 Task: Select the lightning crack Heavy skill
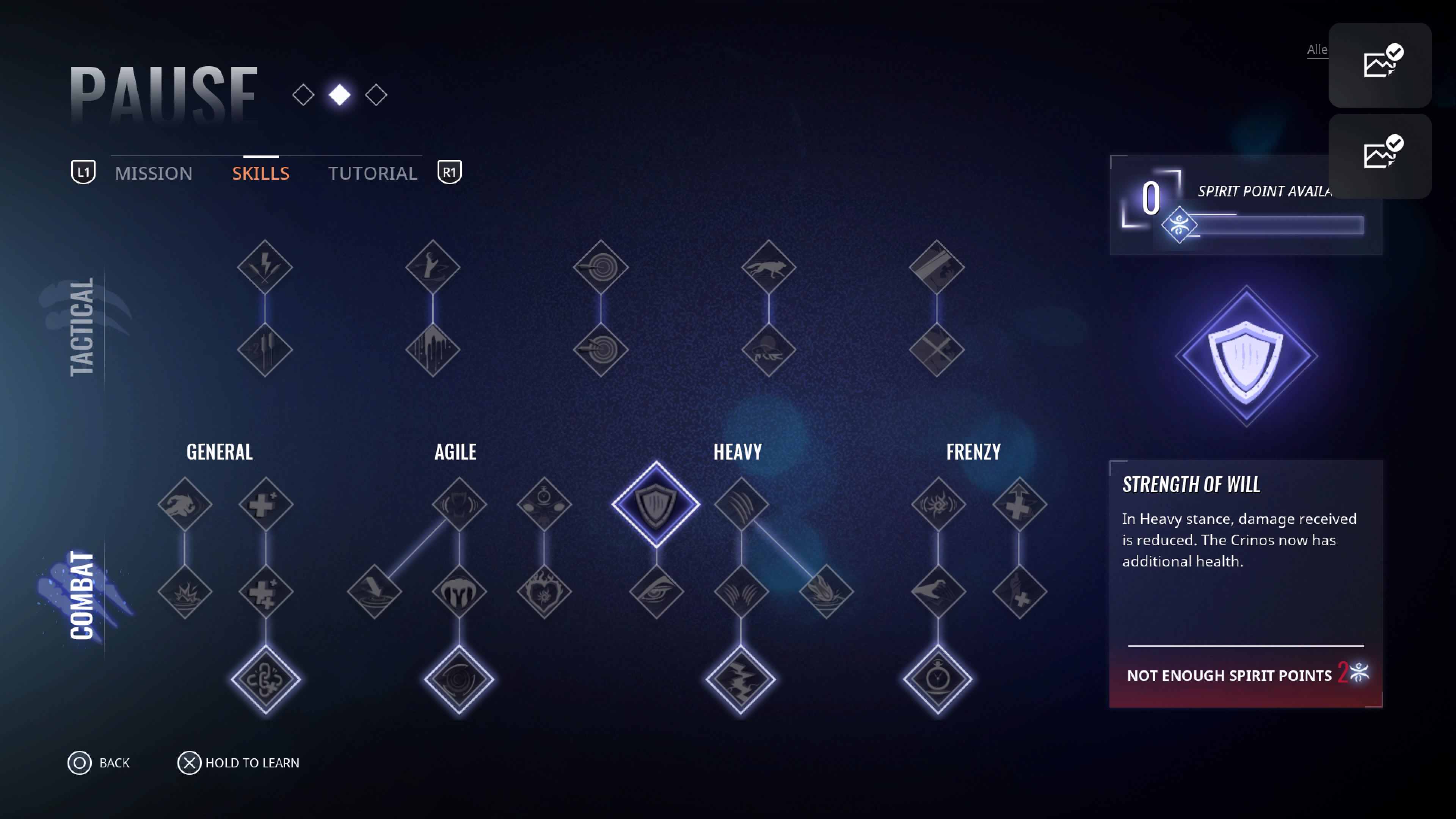tap(741, 679)
